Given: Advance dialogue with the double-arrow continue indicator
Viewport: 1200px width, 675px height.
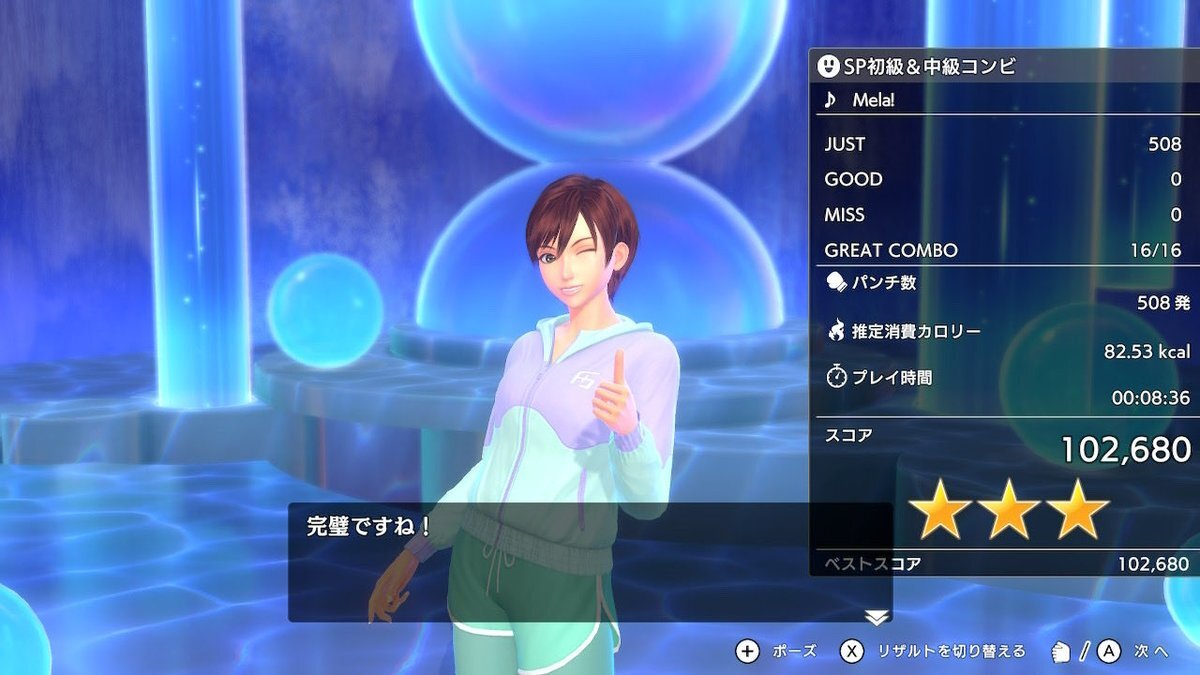Looking at the screenshot, I should pos(876,618).
